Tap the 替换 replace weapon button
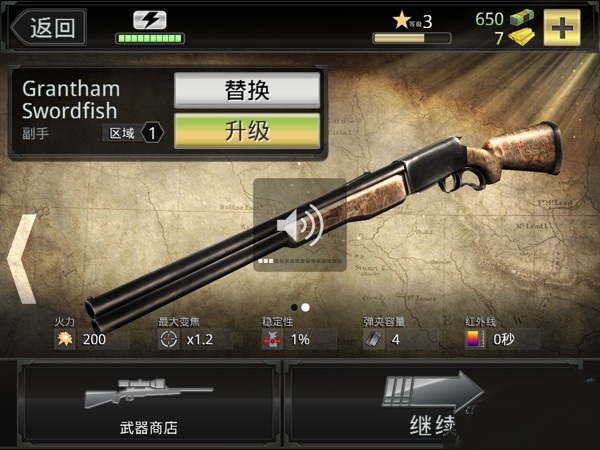The width and height of the screenshot is (600, 450). click(x=247, y=90)
